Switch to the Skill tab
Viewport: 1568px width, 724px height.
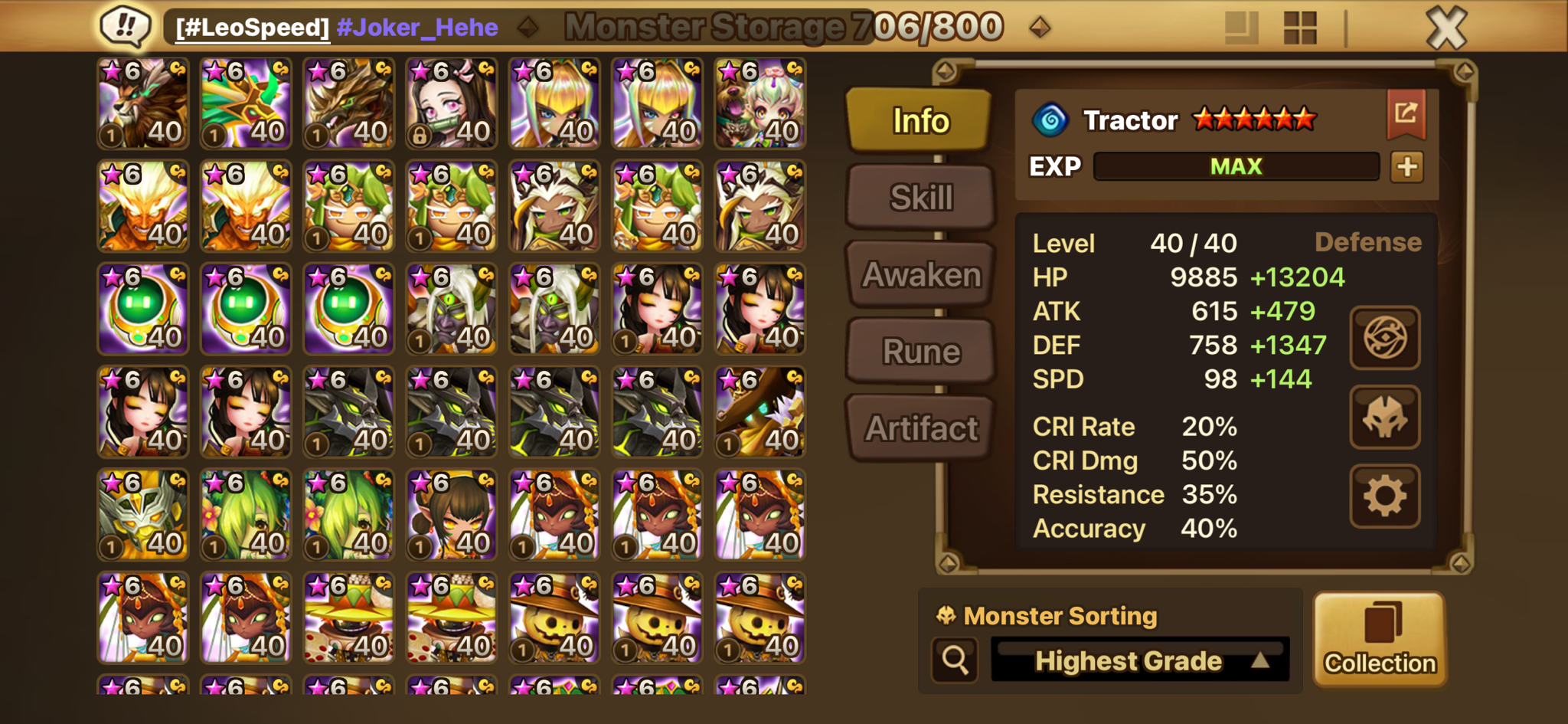click(x=920, y=198)
